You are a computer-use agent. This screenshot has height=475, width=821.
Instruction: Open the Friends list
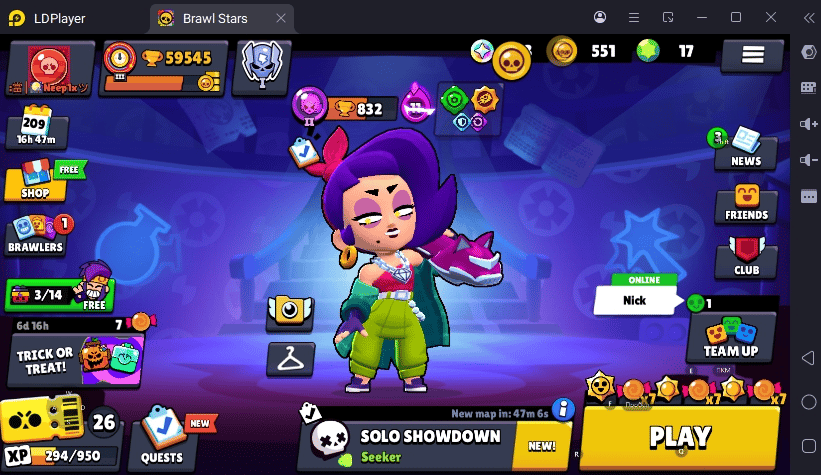[746, 203]
